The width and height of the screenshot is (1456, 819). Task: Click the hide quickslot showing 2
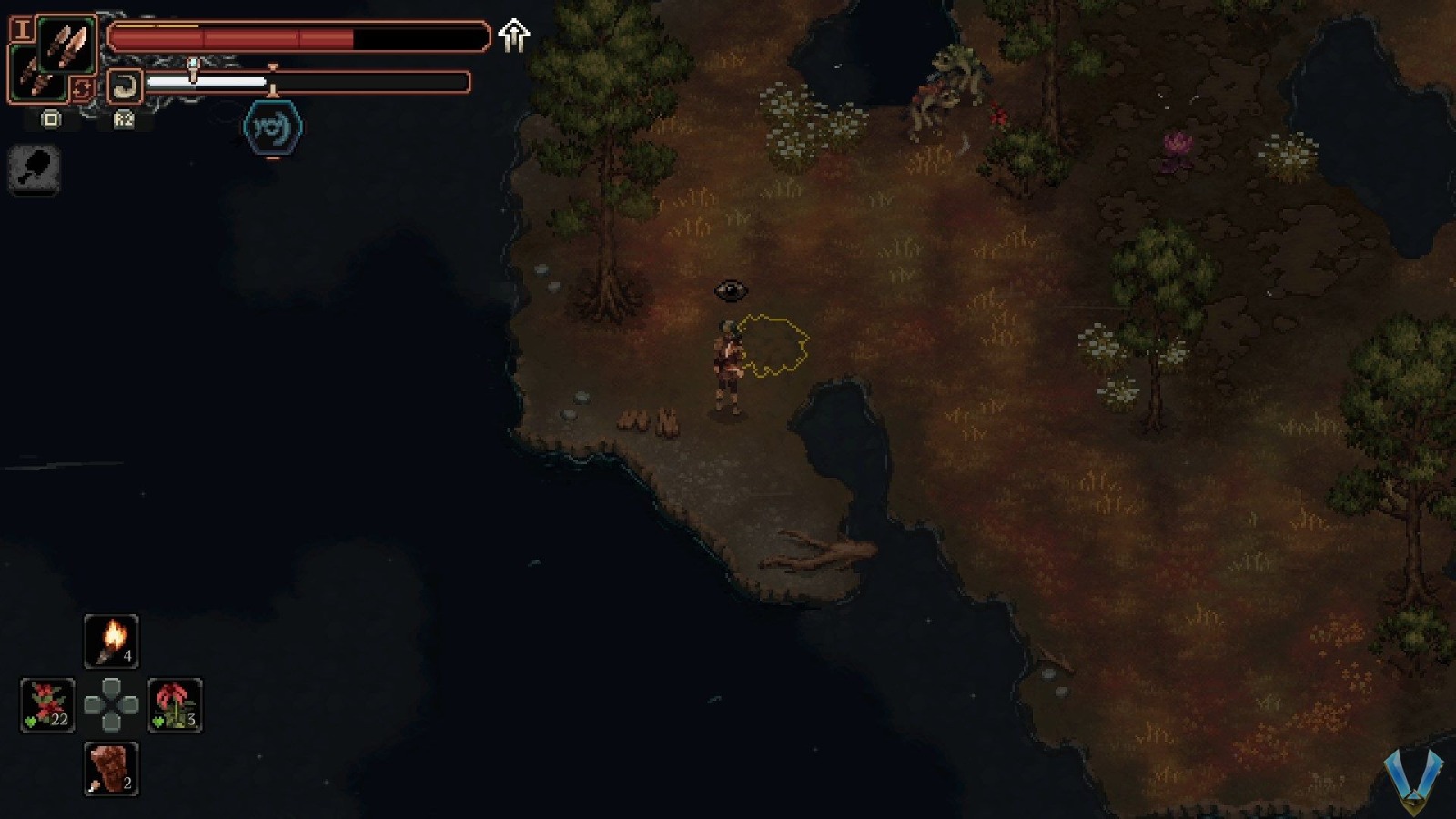(109, 767)
